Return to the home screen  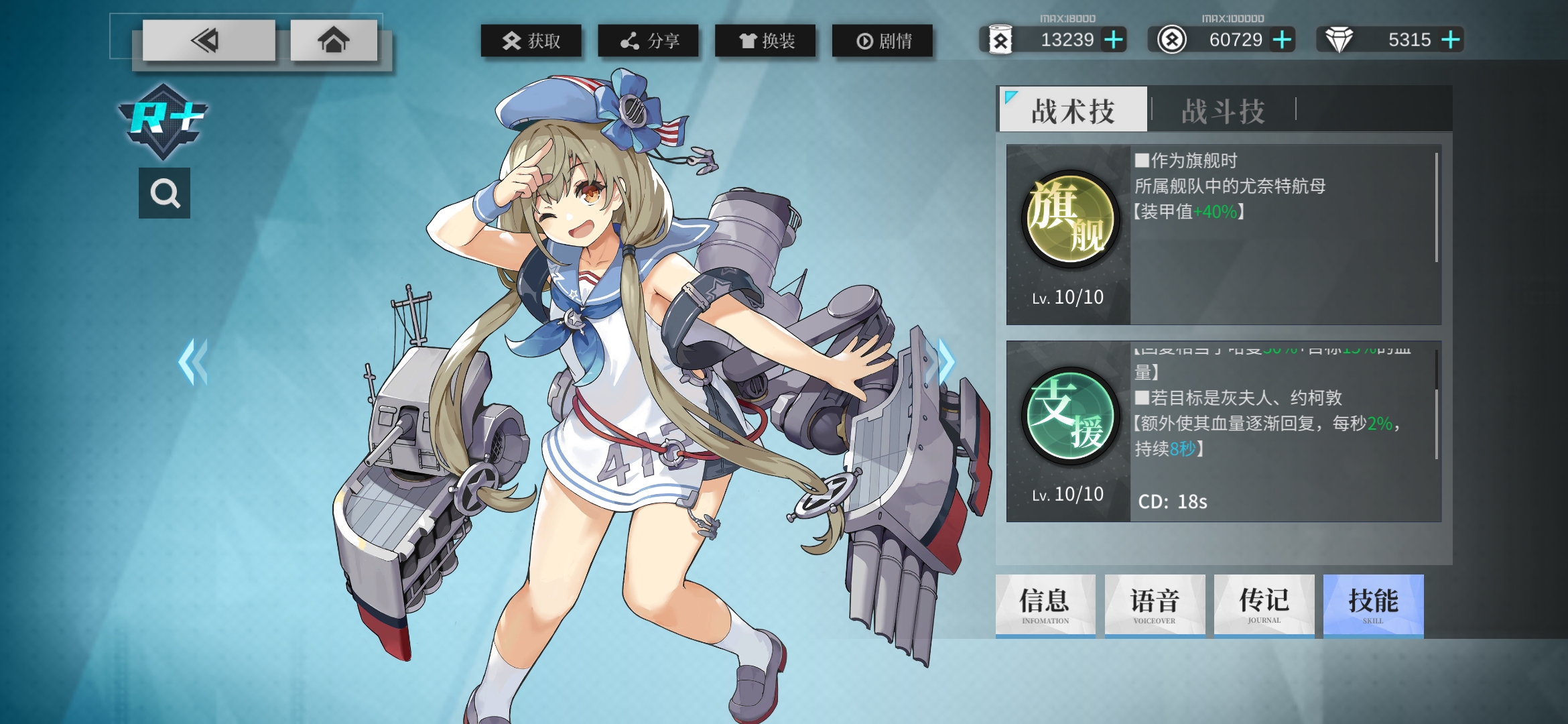click(333, 41)
